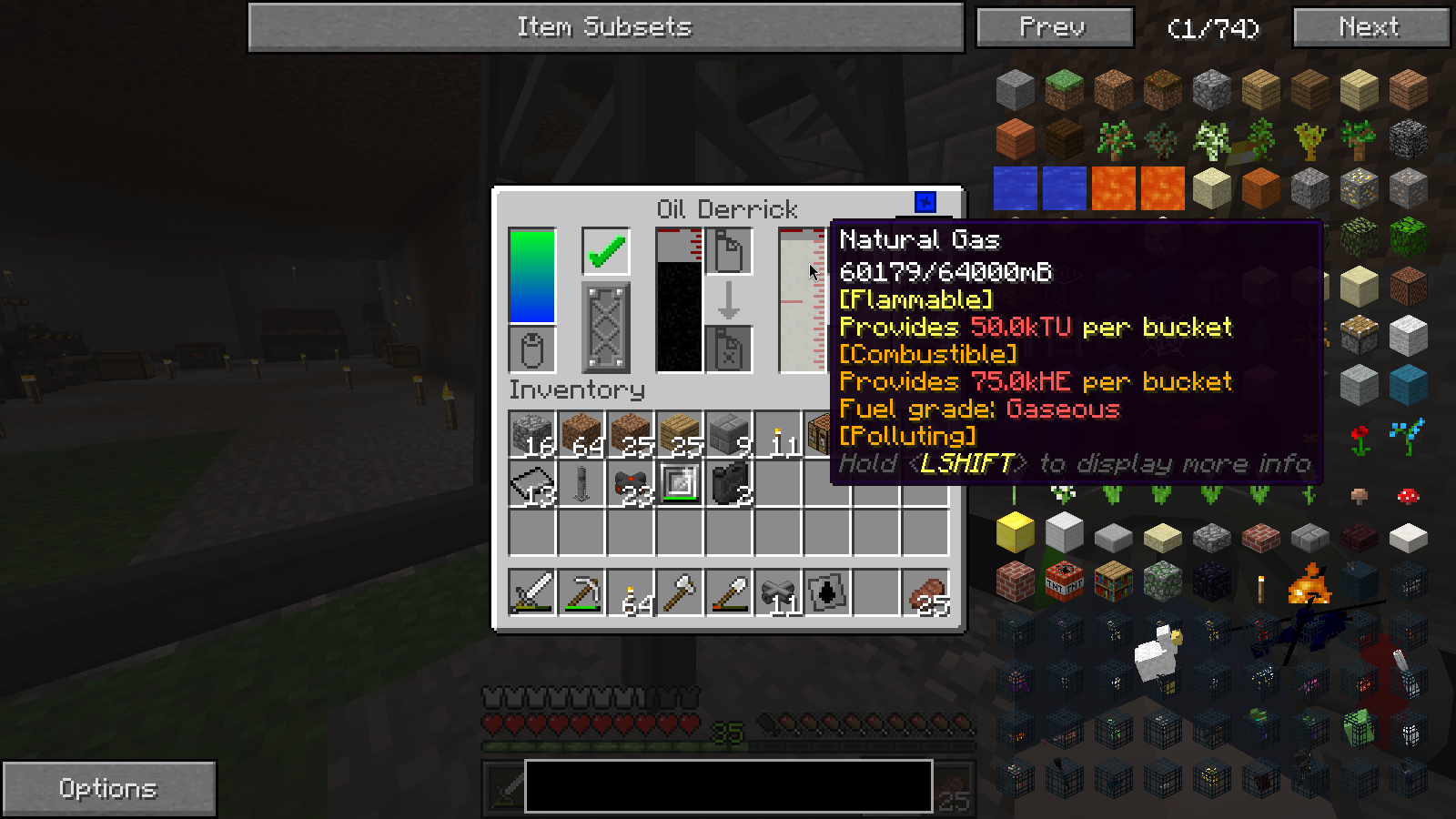Pick the pickaxe in the hotbar
This screenshot has width=1456, height=819.
[581, 593]
